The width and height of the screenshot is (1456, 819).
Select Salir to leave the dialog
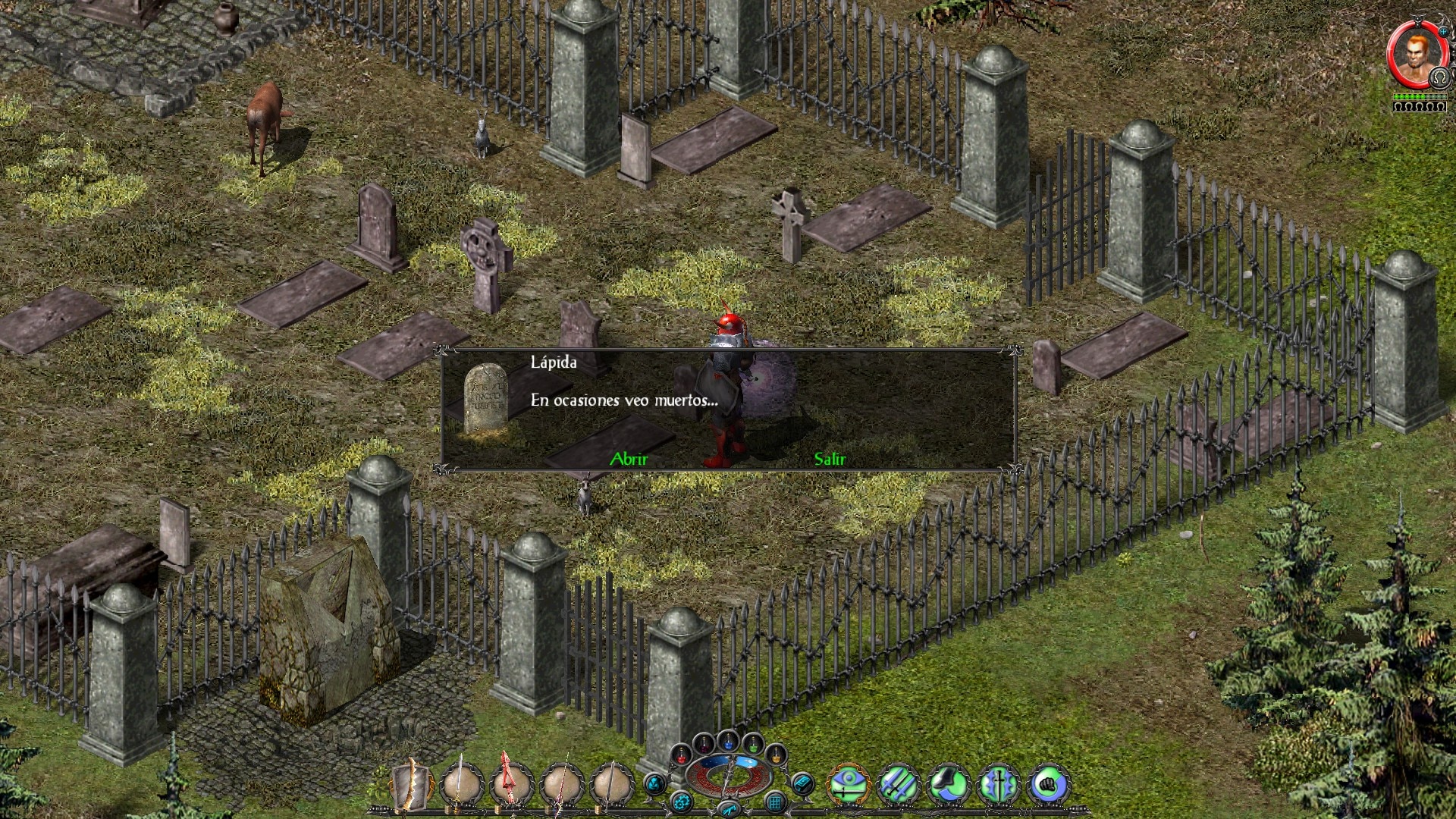click(x=830, y=459)
